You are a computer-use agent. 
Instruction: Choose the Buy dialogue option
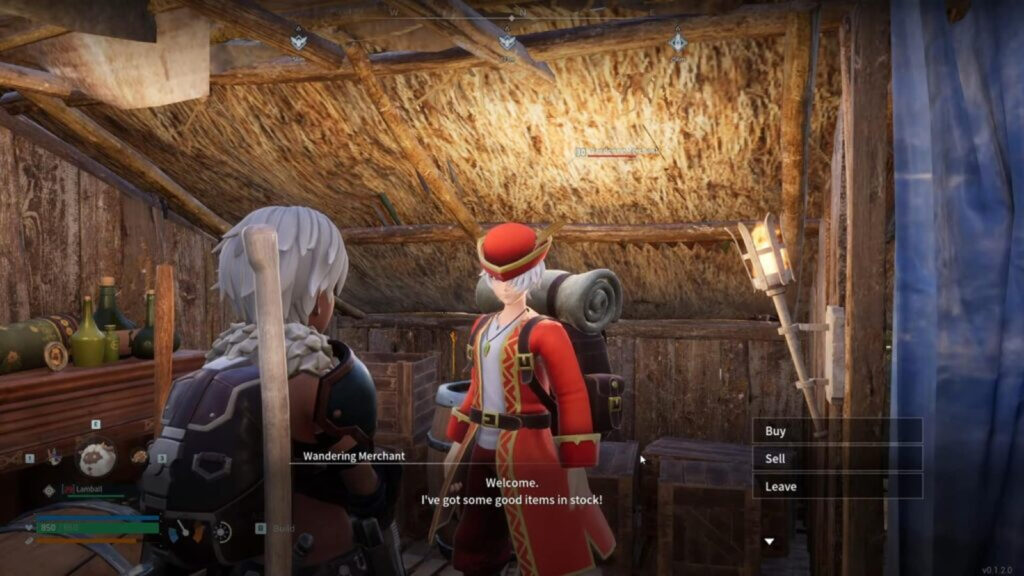tap(836, 431)
